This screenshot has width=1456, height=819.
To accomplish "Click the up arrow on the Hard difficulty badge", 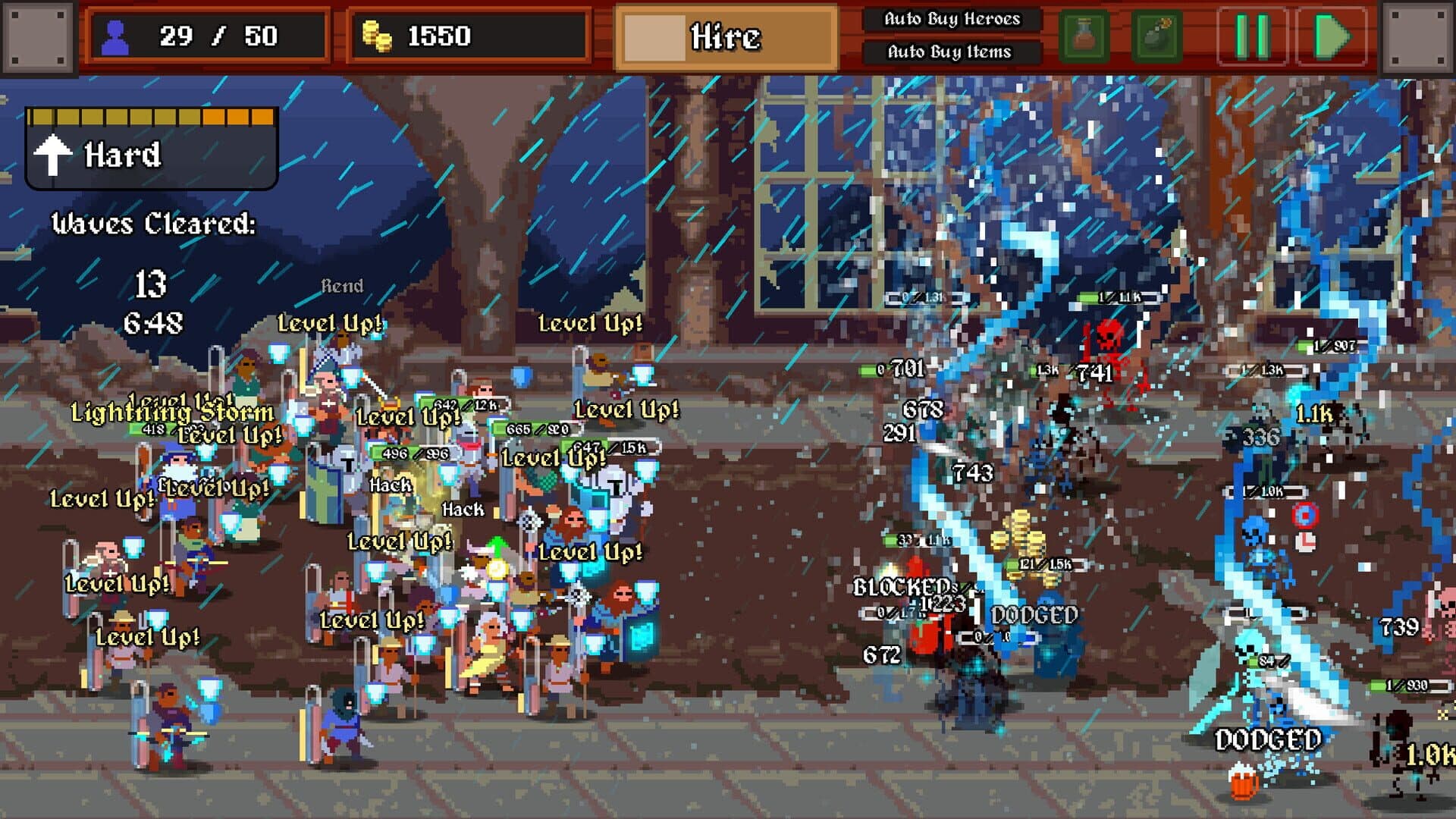I will pos(53,155).
